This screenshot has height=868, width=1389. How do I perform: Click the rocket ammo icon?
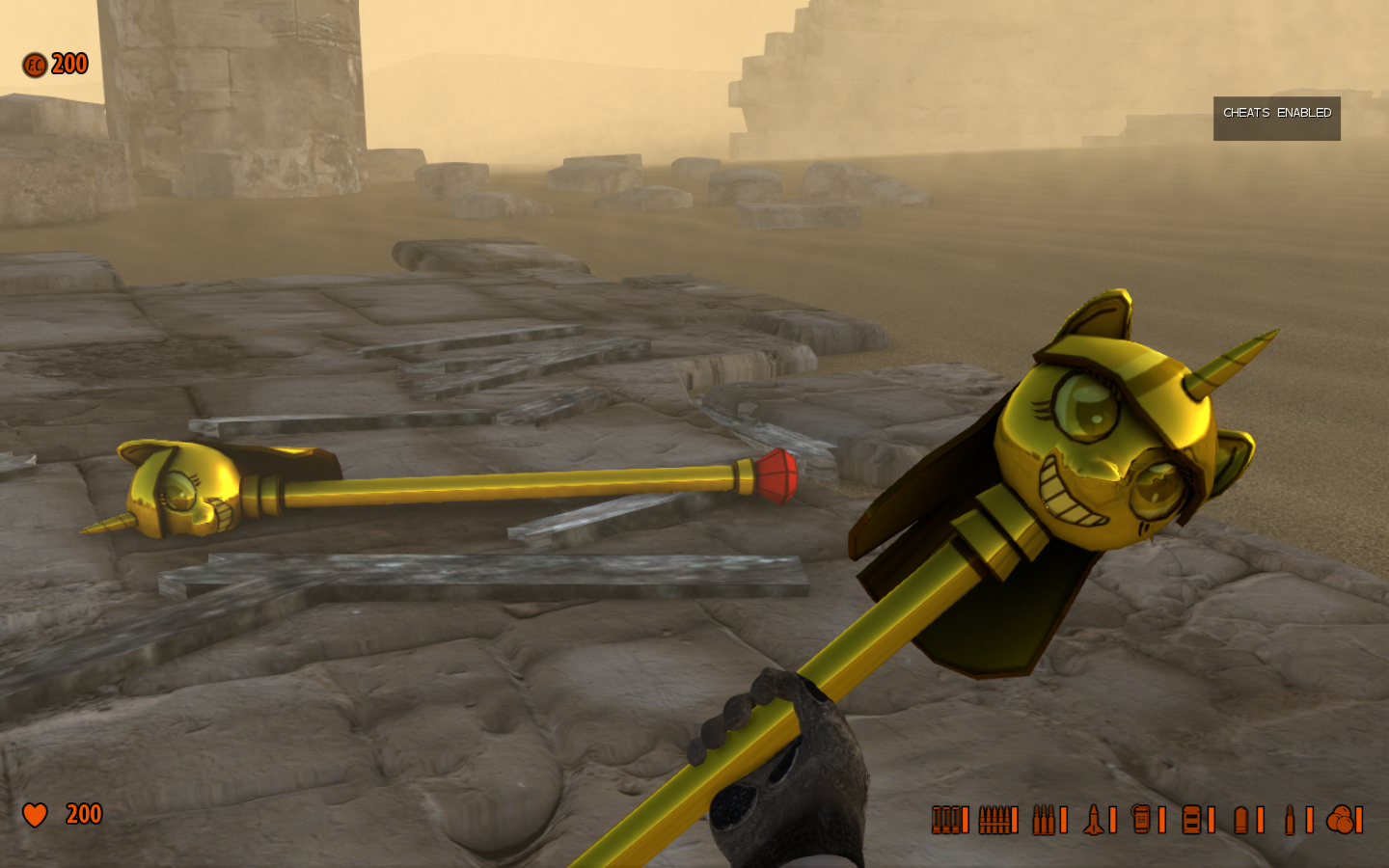pyautogui.click(x=1094, y=820)
